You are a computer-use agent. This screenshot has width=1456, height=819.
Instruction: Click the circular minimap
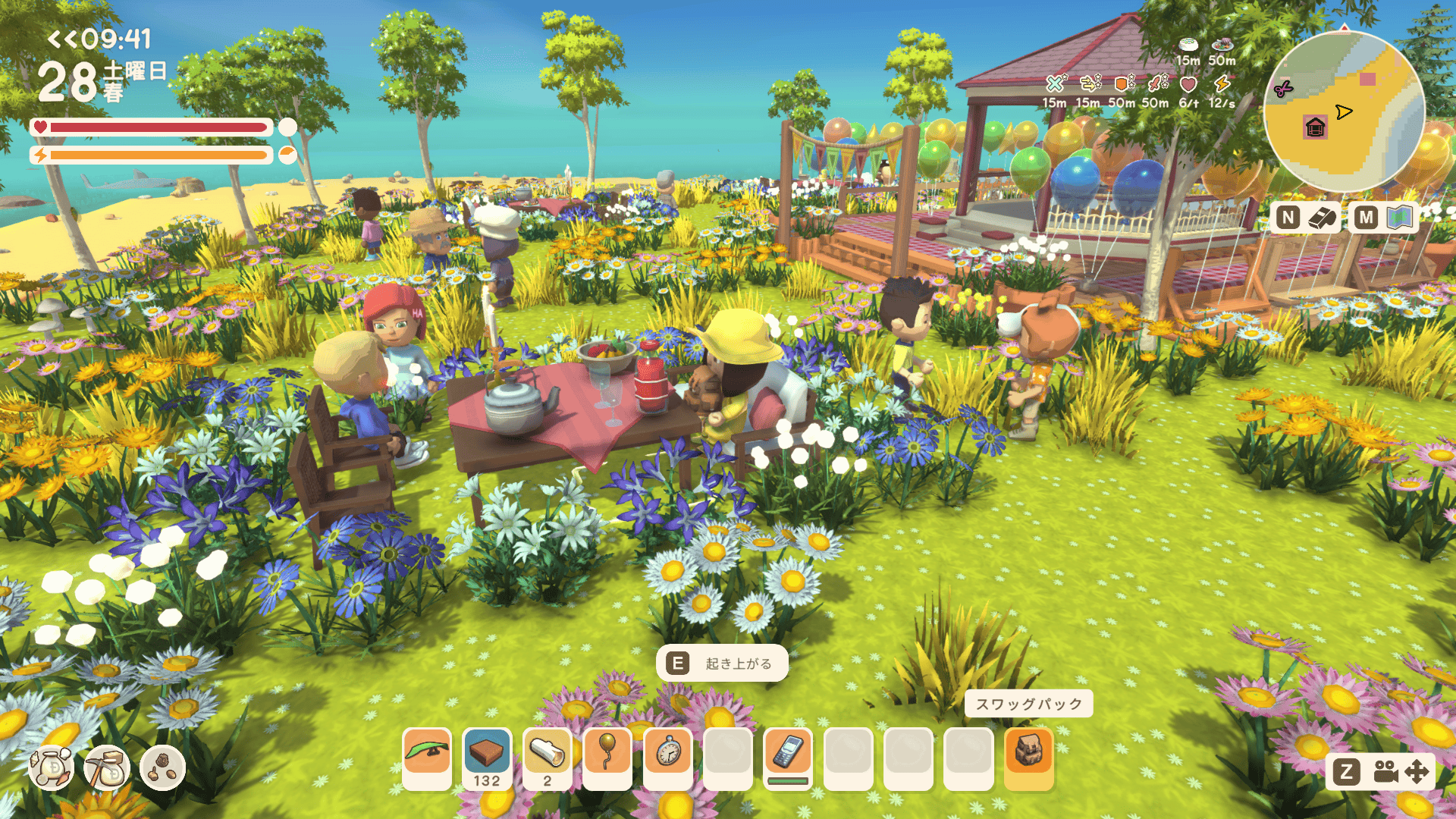[1344, 111]
